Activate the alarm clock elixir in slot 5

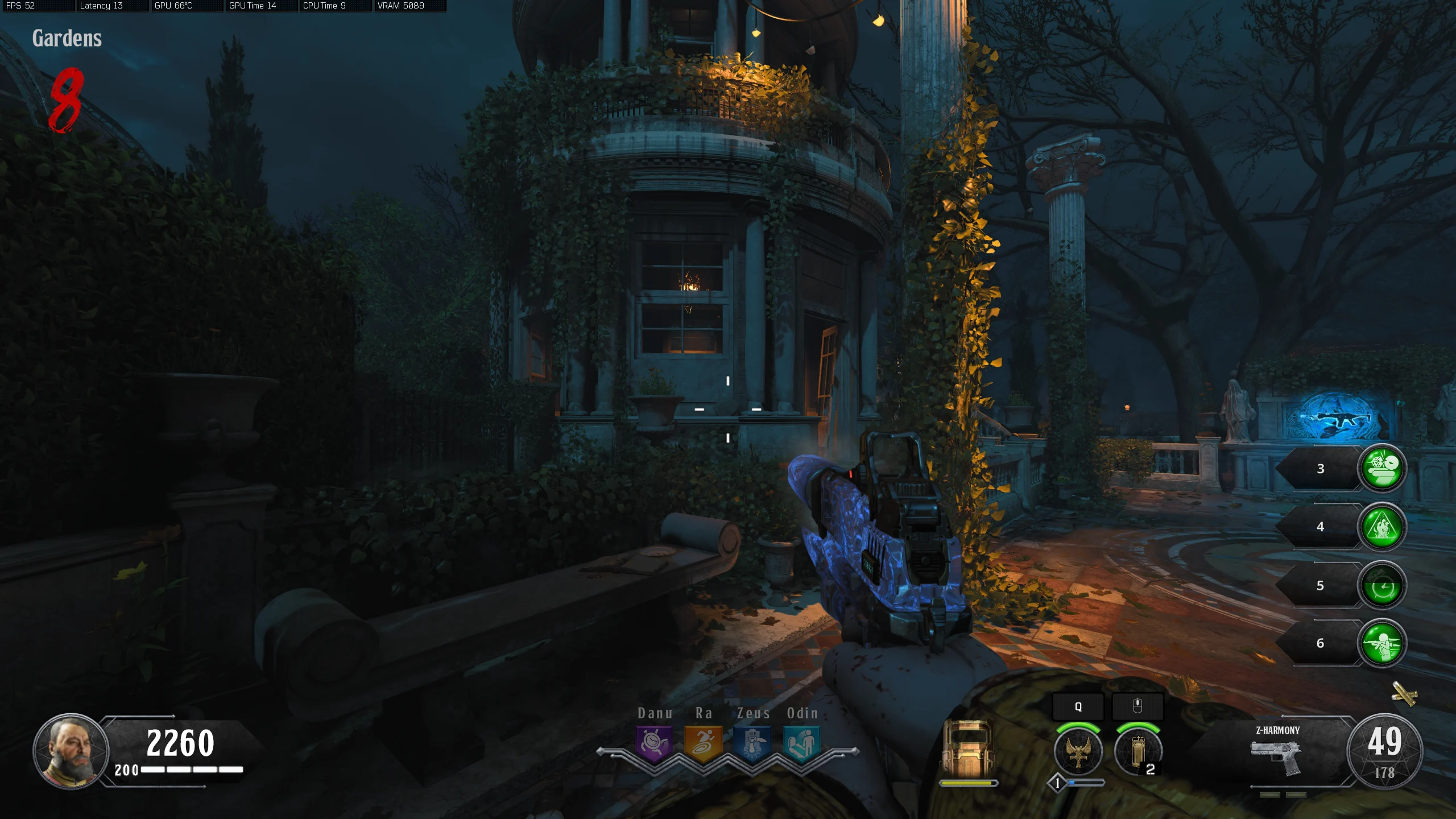pyautogui.click(x=1382, y=586)
